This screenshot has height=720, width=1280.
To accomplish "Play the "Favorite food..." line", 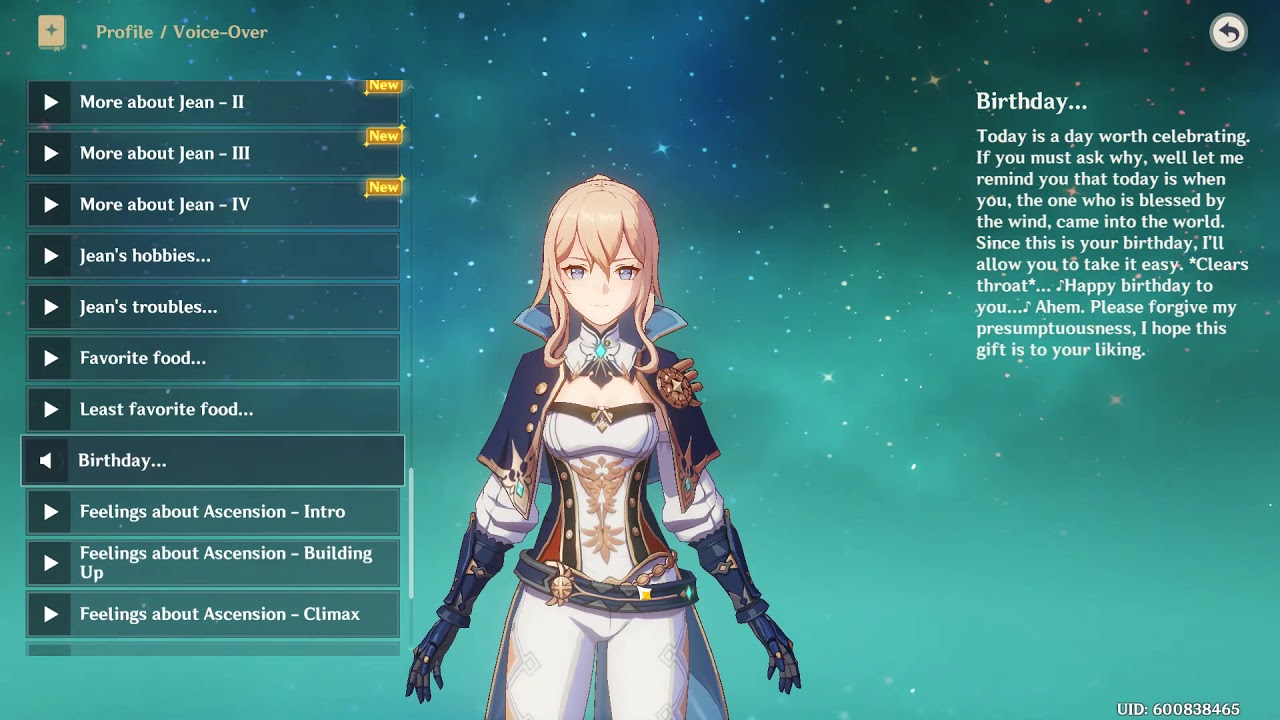I will tap(213, 358).
